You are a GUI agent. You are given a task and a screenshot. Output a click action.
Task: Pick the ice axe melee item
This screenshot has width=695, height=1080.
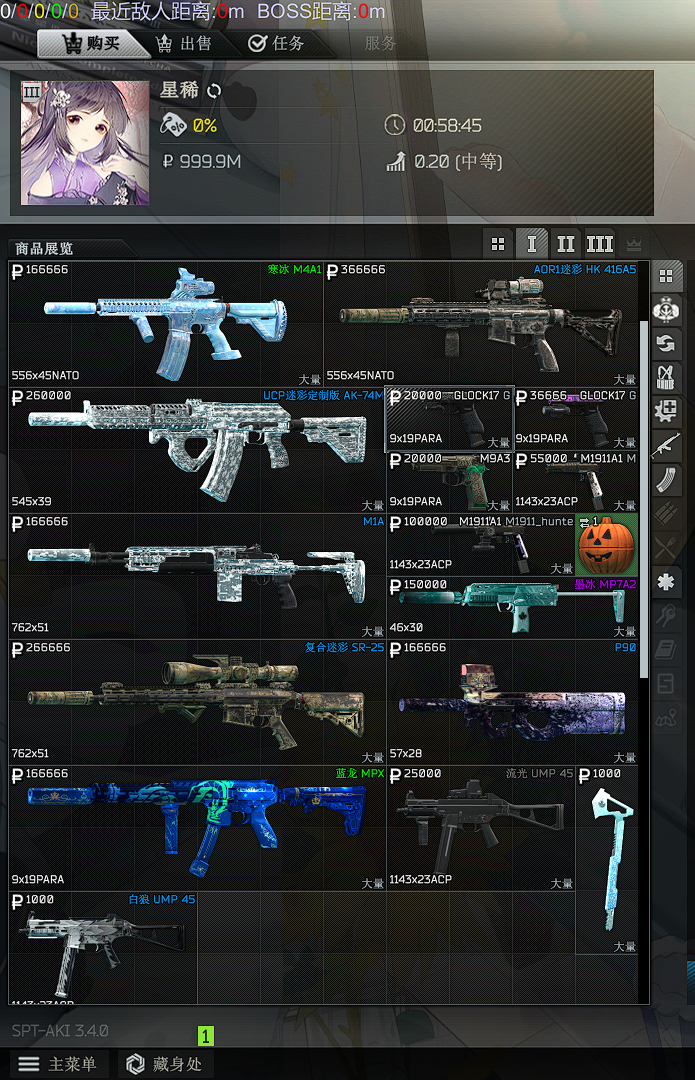[606, 858]
